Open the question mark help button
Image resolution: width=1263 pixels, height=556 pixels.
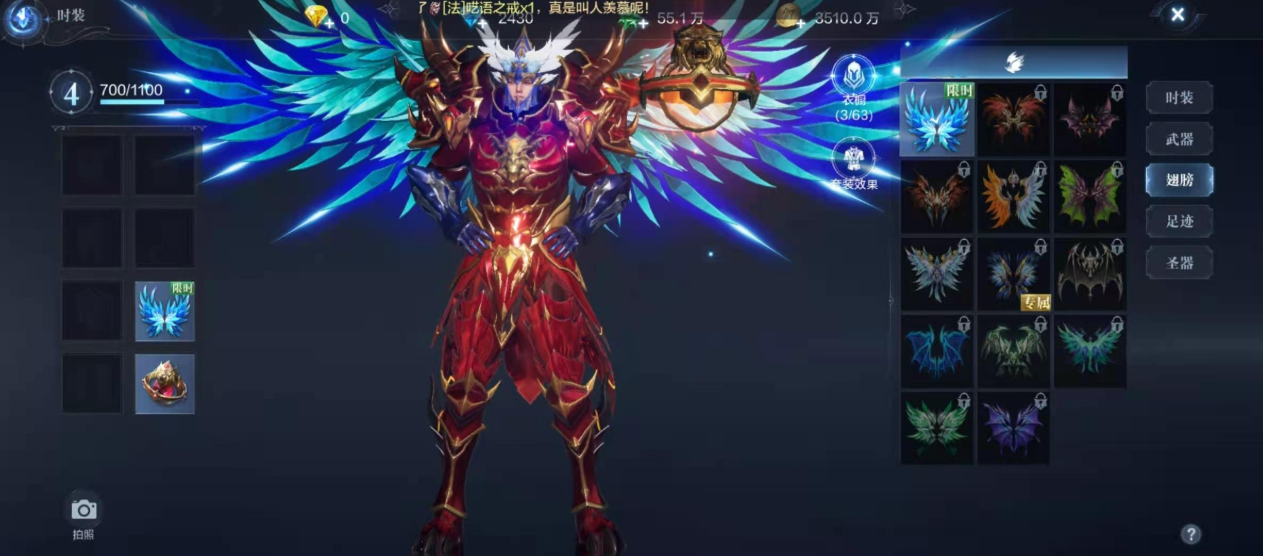coord(1190,534)
